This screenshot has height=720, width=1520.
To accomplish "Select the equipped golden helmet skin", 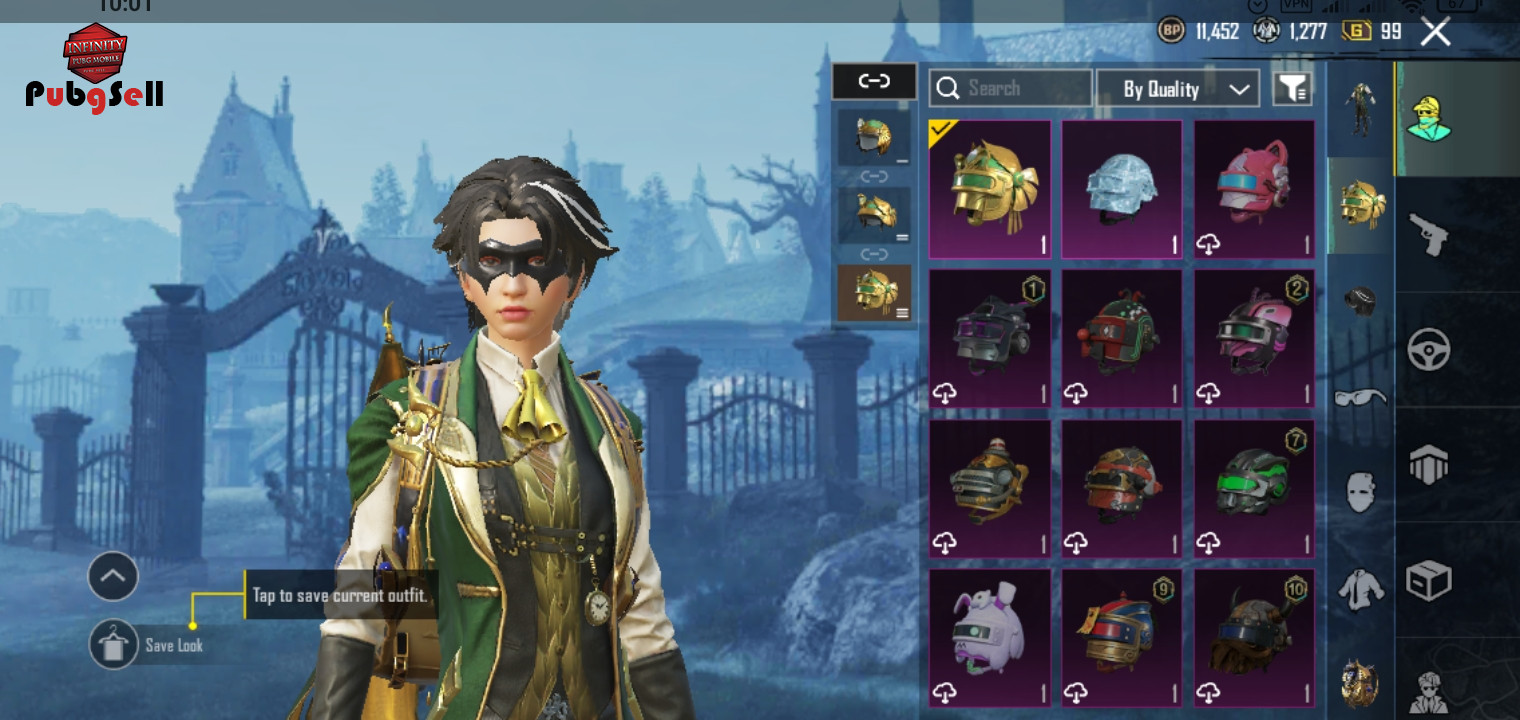I will (989, 189).
